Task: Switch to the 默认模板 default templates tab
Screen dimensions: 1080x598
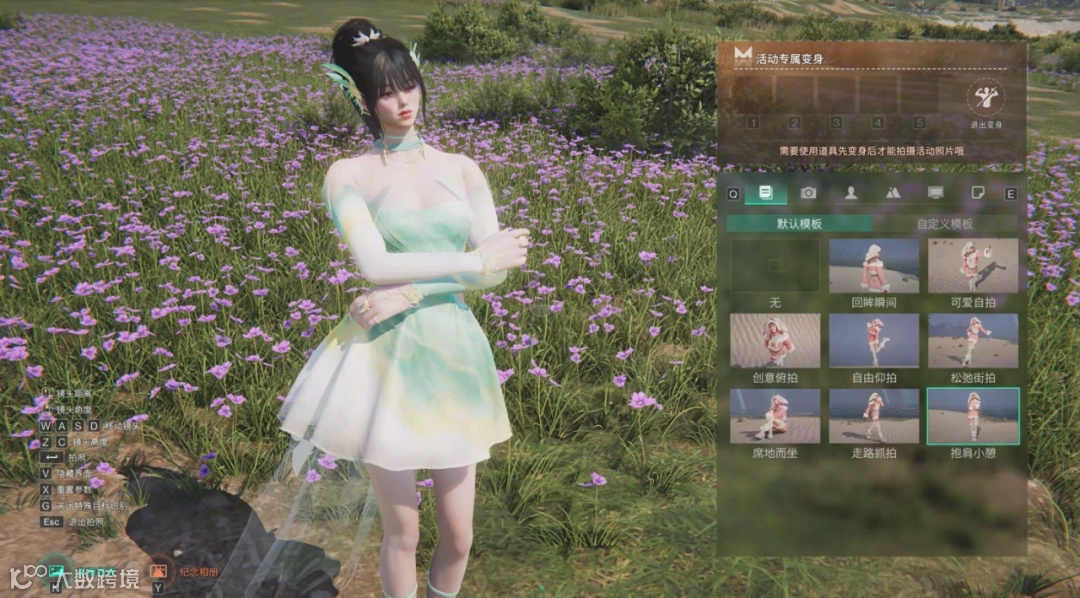Action: click(799, 224)
